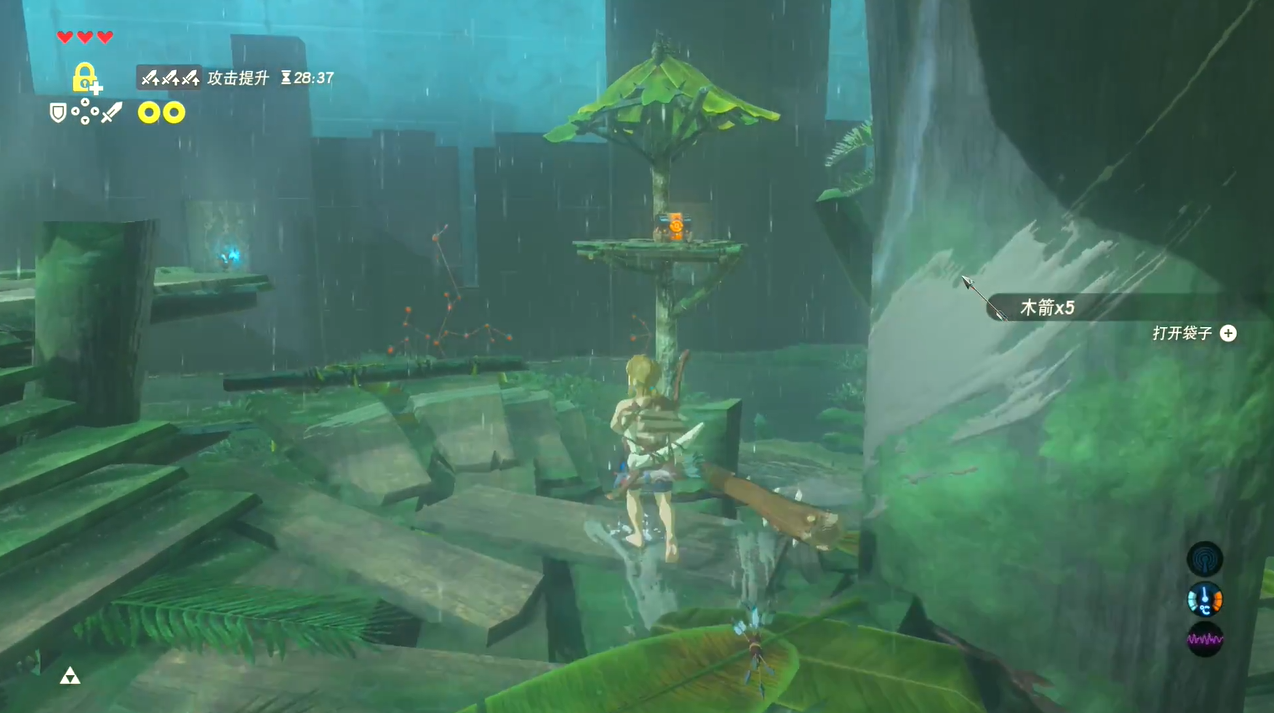The image size is (1274, 713).
Task: Select the sword weapon quick-menu icon
Action: 111,112
